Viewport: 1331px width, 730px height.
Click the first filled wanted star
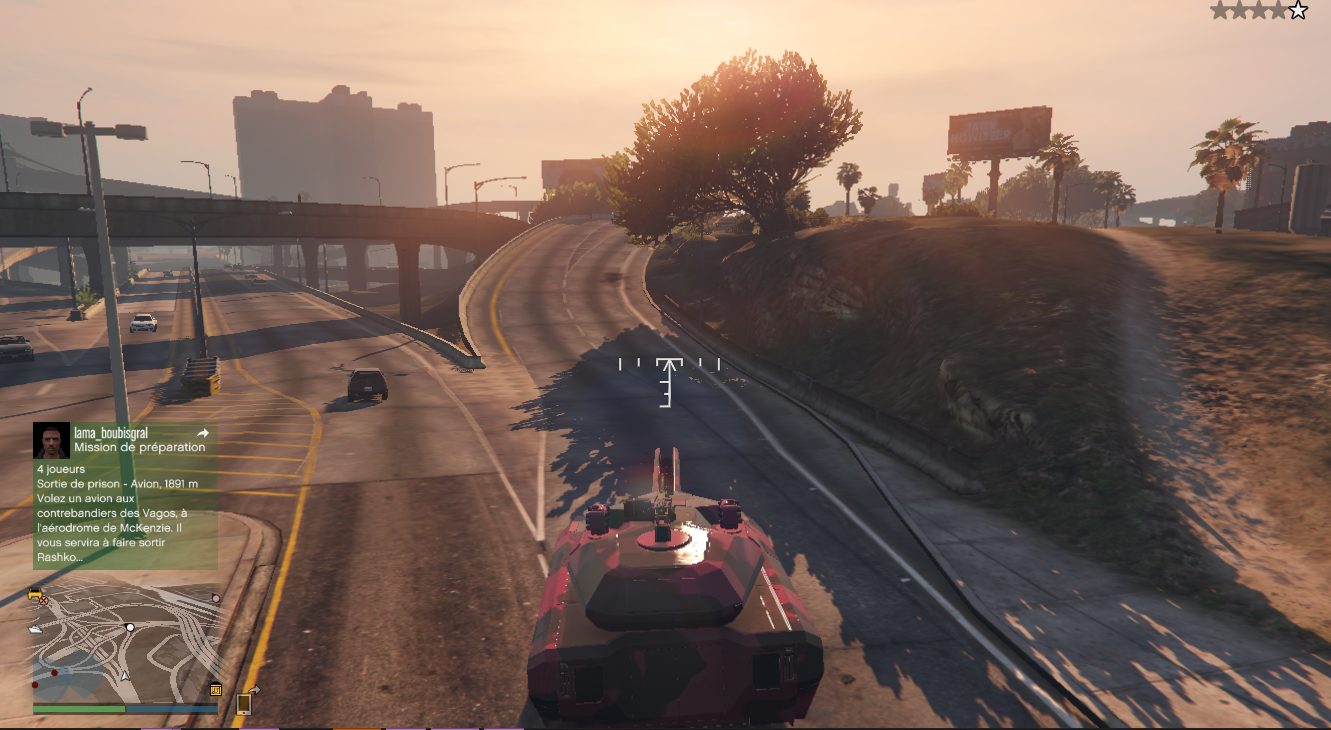tap(1219, 10)
